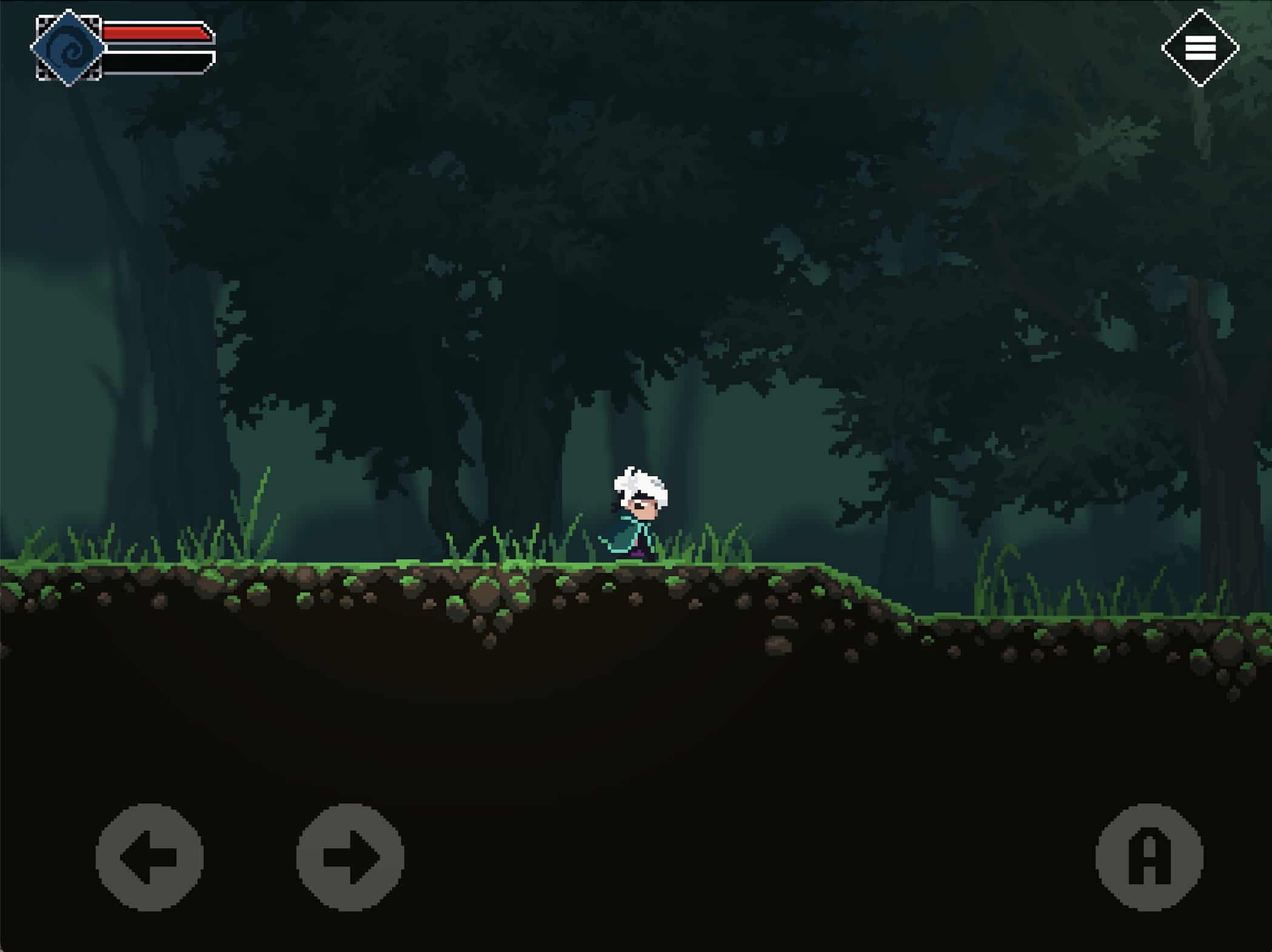Tap the left arrow move button

(x=149, y=857)
